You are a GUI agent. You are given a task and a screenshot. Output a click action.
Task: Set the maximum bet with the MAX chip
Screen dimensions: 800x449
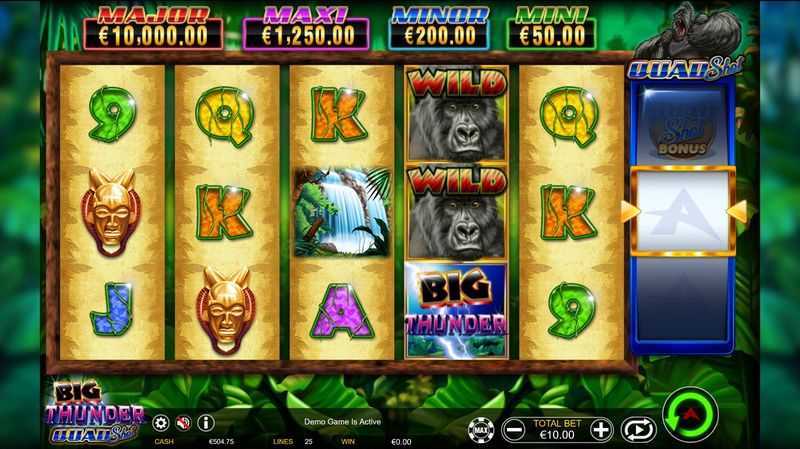click(x=480, y=429)
